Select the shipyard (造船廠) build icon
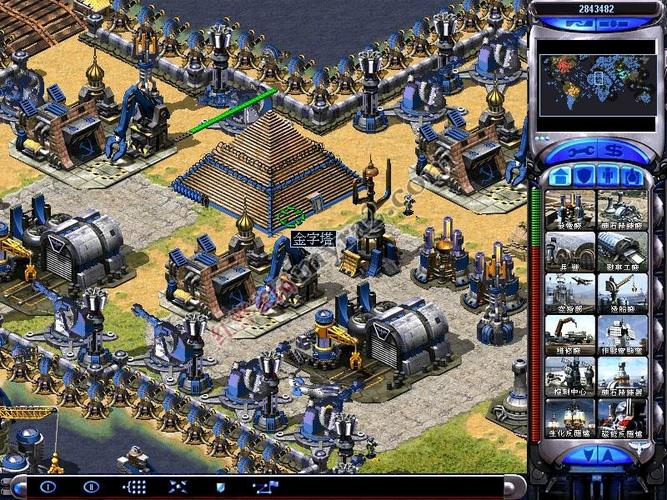 (x=622, y=294)
